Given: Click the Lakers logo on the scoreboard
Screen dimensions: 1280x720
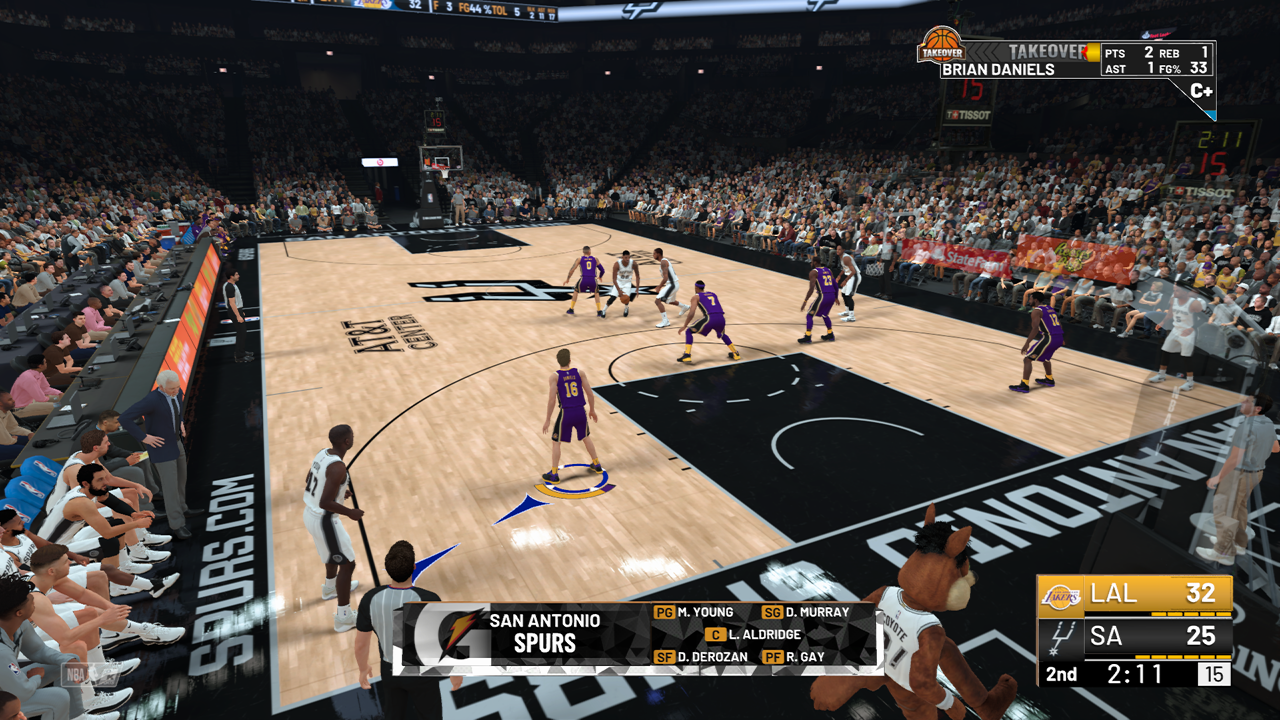Looking at the screenshot, I should (1061, 596).
